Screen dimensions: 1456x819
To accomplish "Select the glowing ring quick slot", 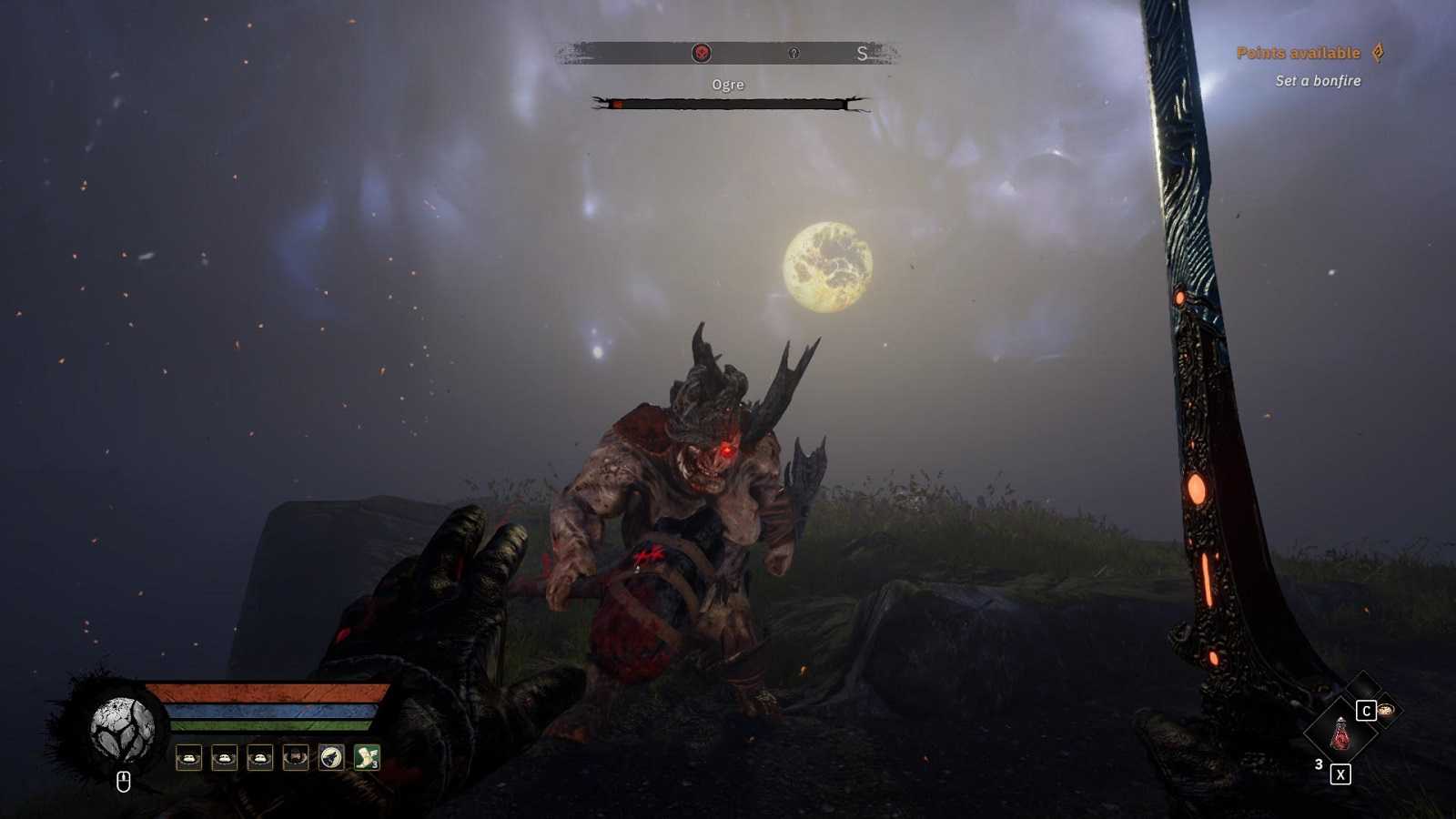I will tap(1386, 710).
